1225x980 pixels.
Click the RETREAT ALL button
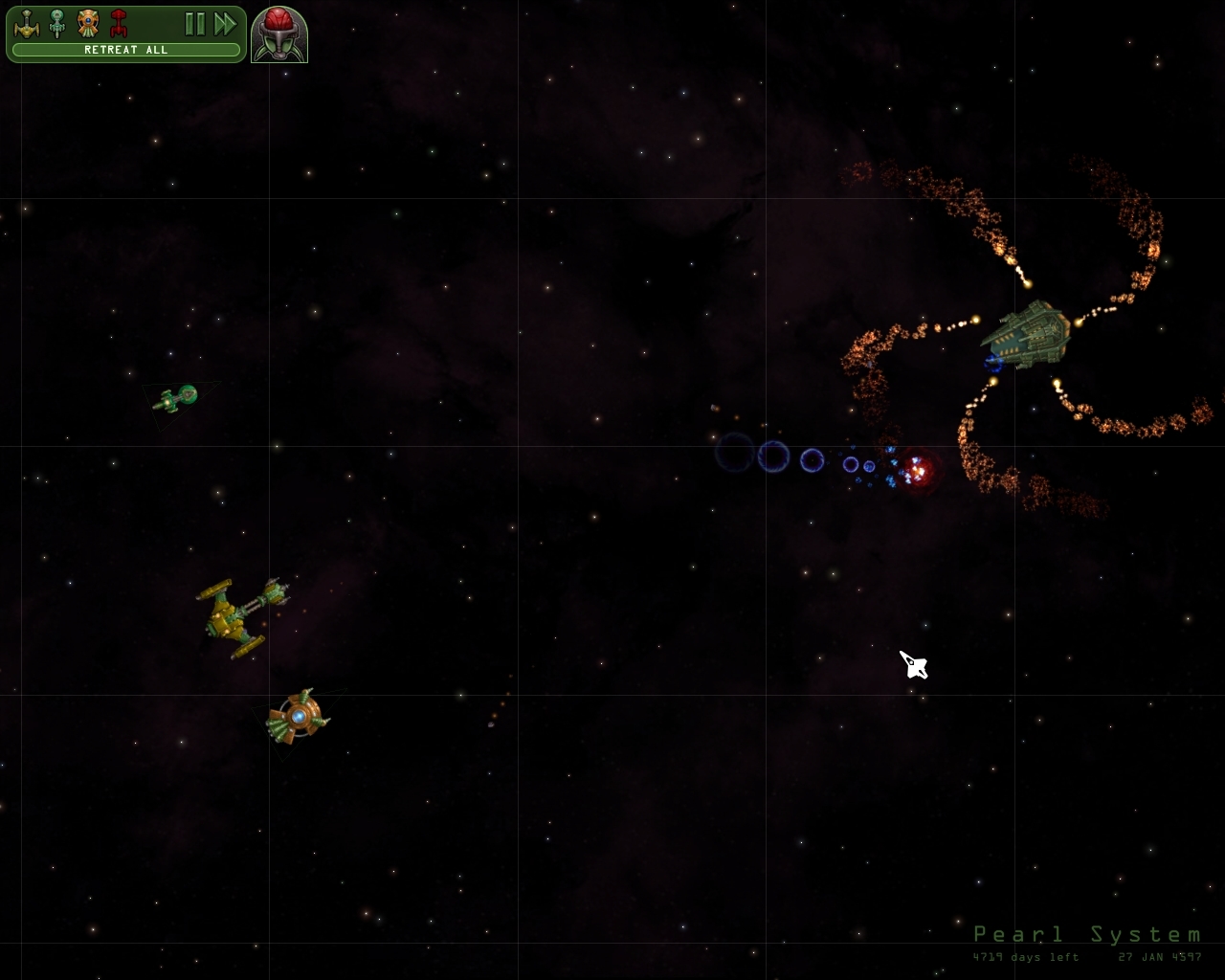124,49
